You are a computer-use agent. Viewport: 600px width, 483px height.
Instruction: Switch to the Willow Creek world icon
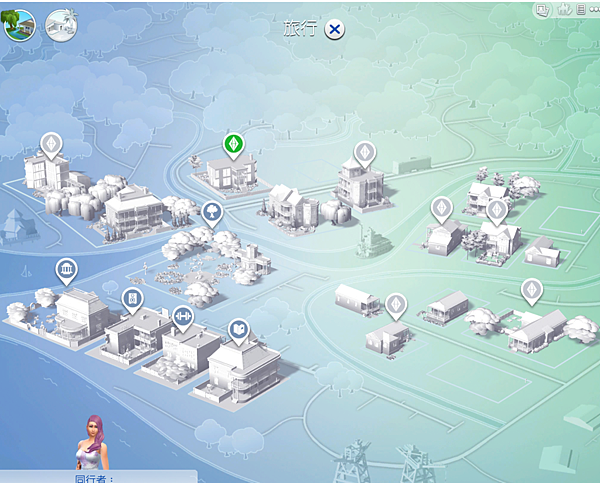point(19,26)
